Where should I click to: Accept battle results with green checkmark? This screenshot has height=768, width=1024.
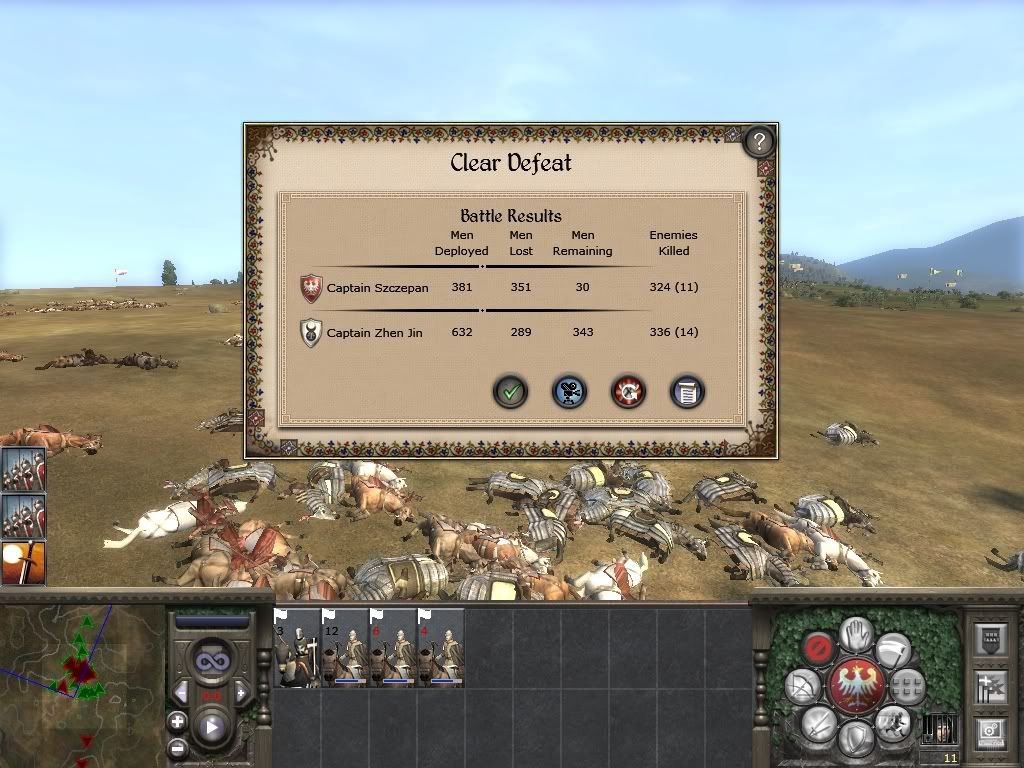click(511, 391)
